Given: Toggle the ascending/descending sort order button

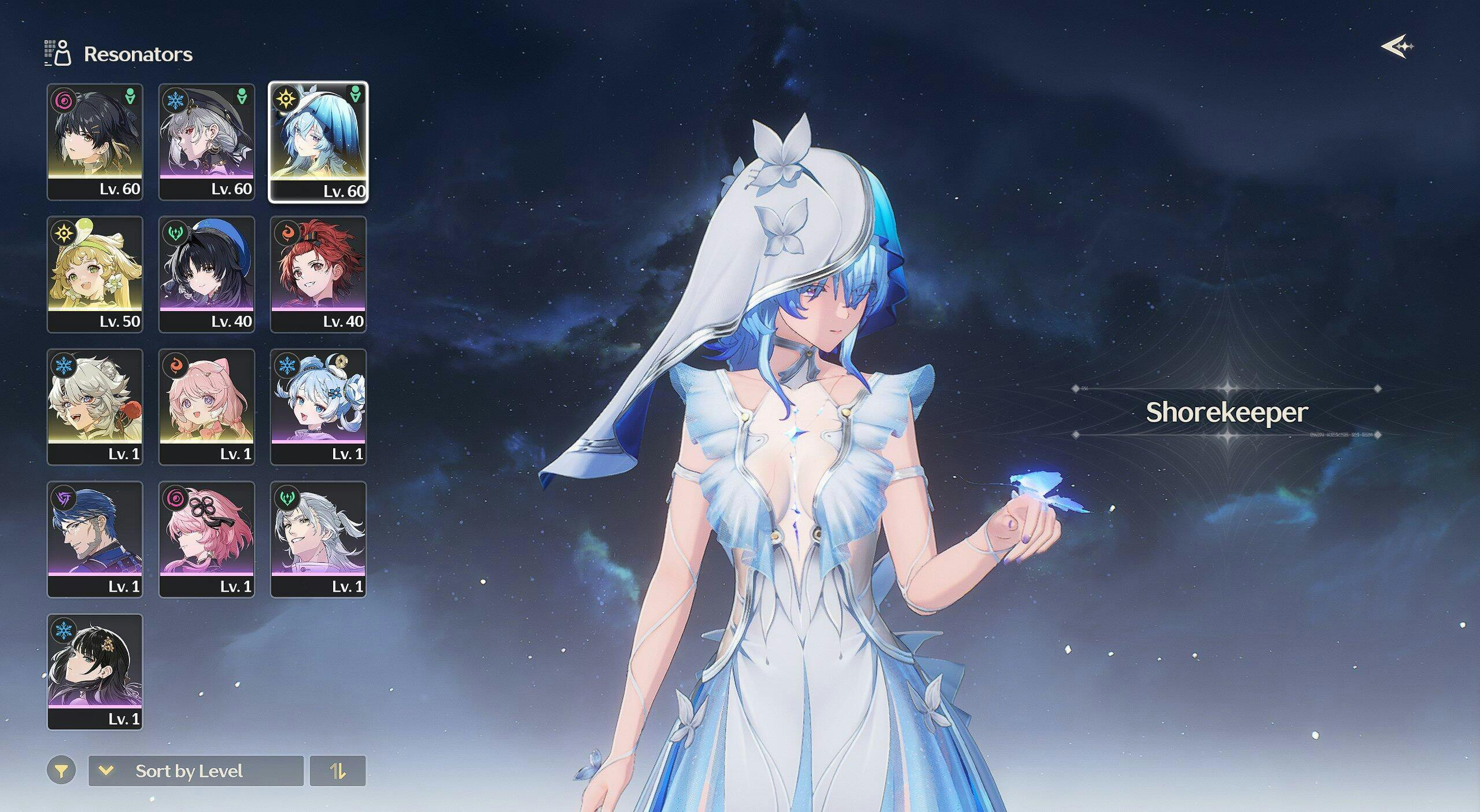Looking at the screenshot, I should coord(338,771).
